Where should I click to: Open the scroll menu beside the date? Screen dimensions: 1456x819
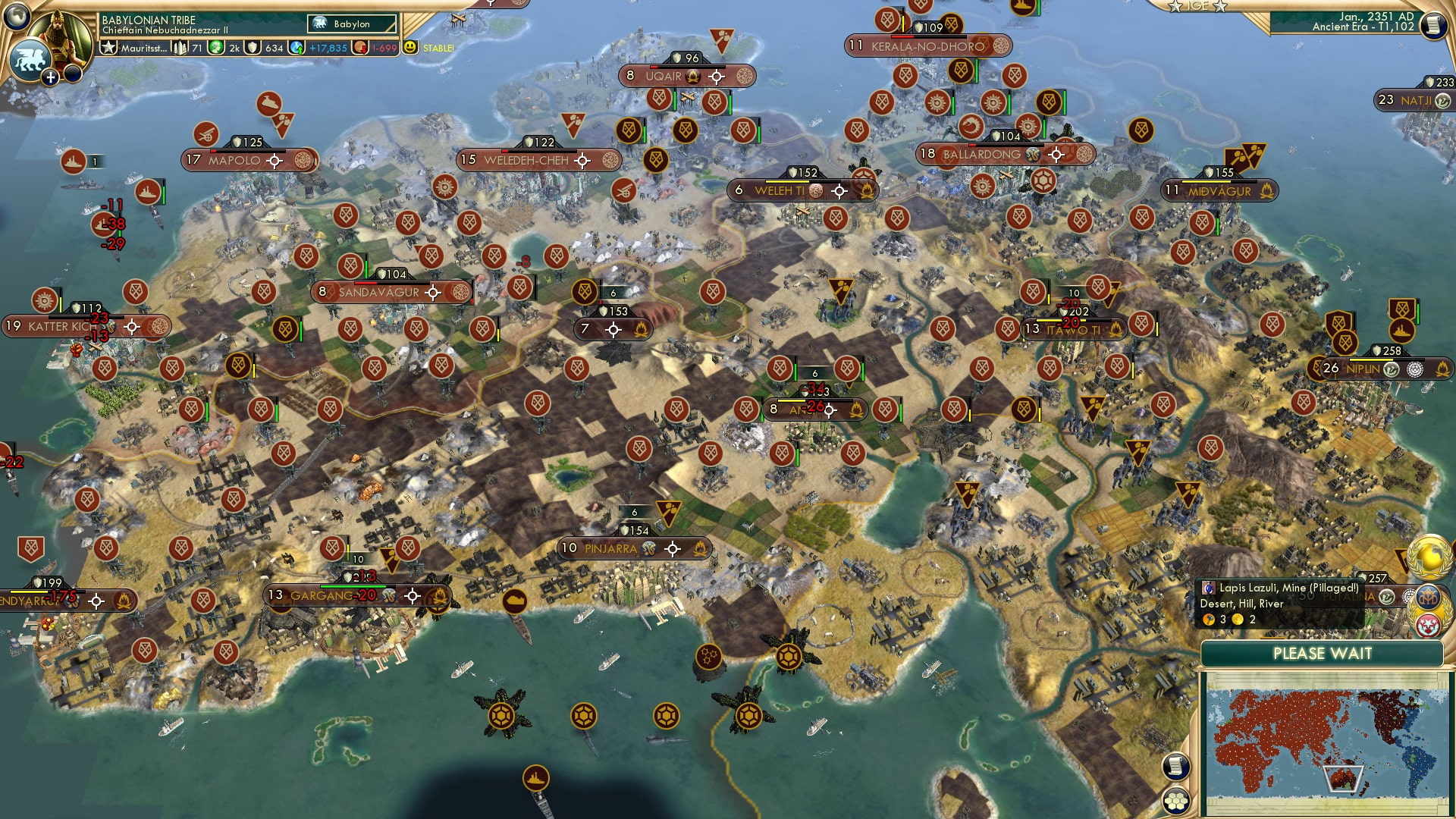pos(1432,25)
